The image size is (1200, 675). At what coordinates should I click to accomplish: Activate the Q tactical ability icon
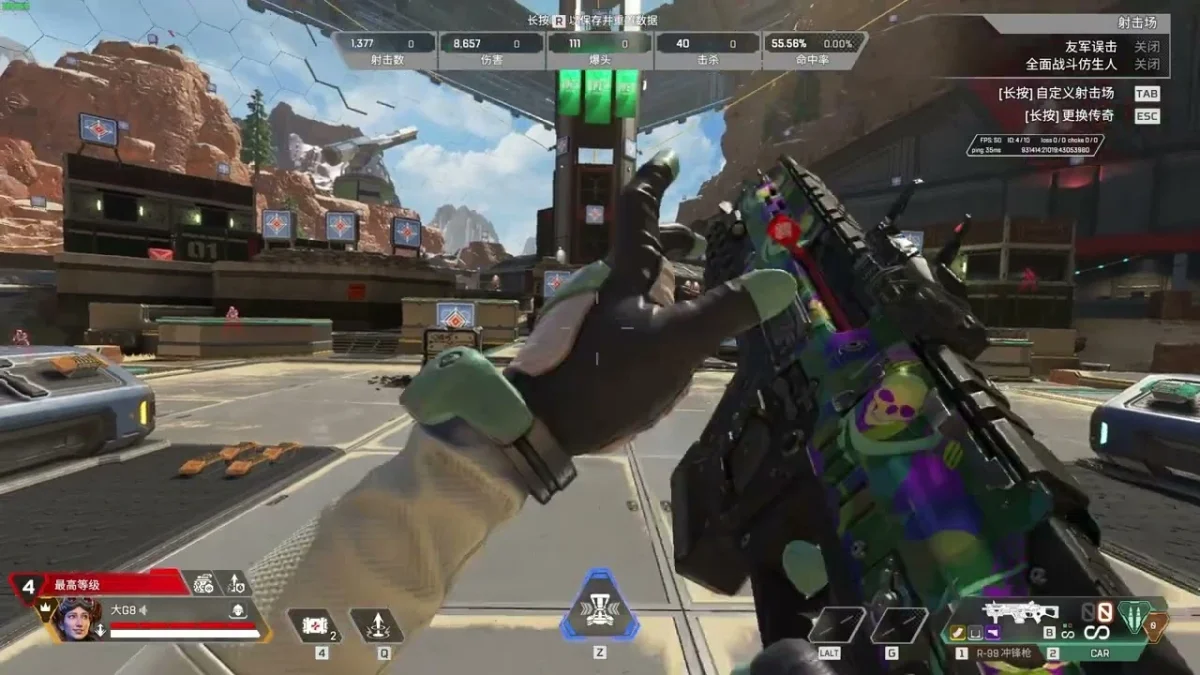[x=377, y=627]
